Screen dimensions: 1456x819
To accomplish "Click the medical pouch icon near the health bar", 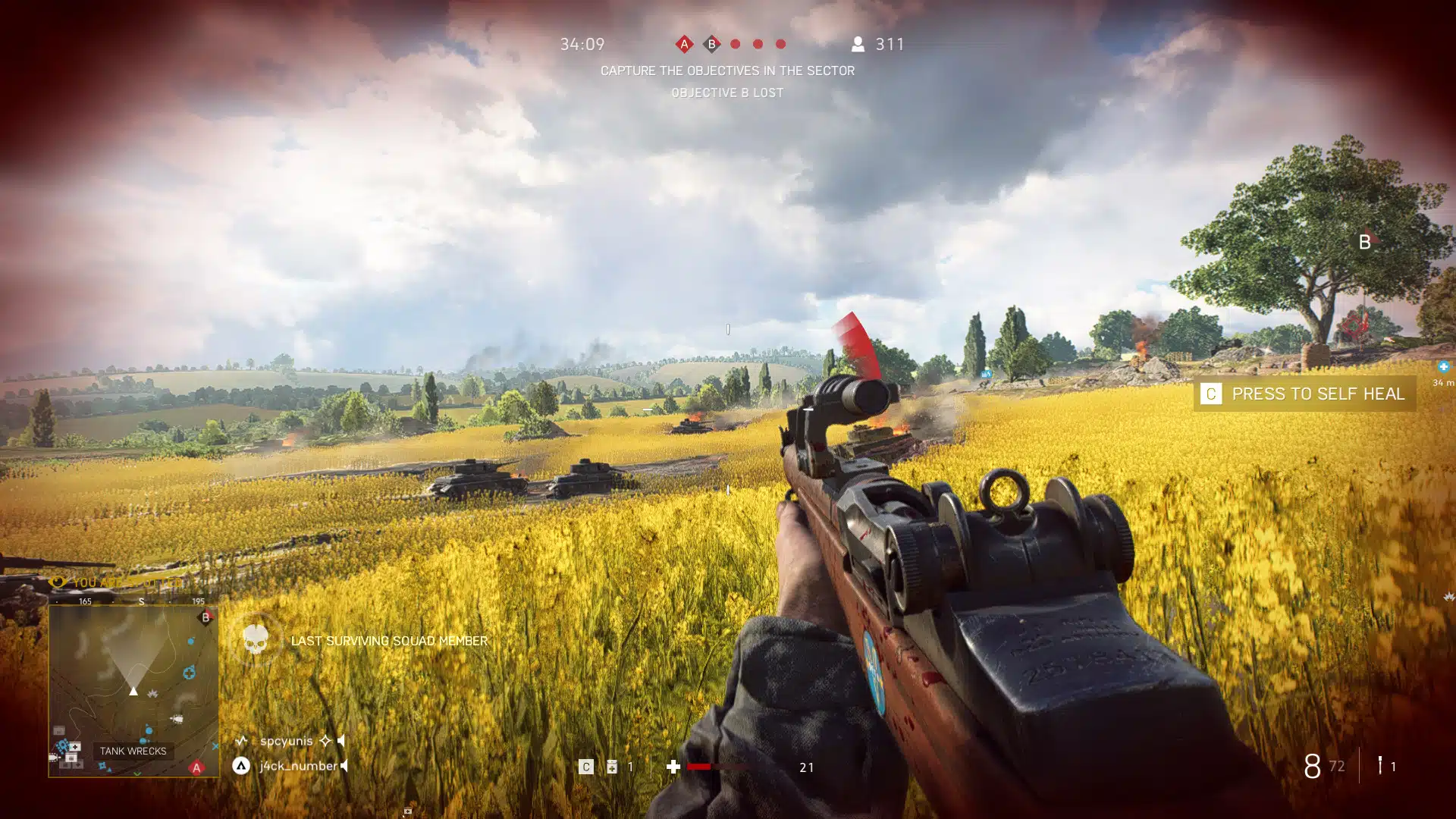I will click(x=611, y=767).
